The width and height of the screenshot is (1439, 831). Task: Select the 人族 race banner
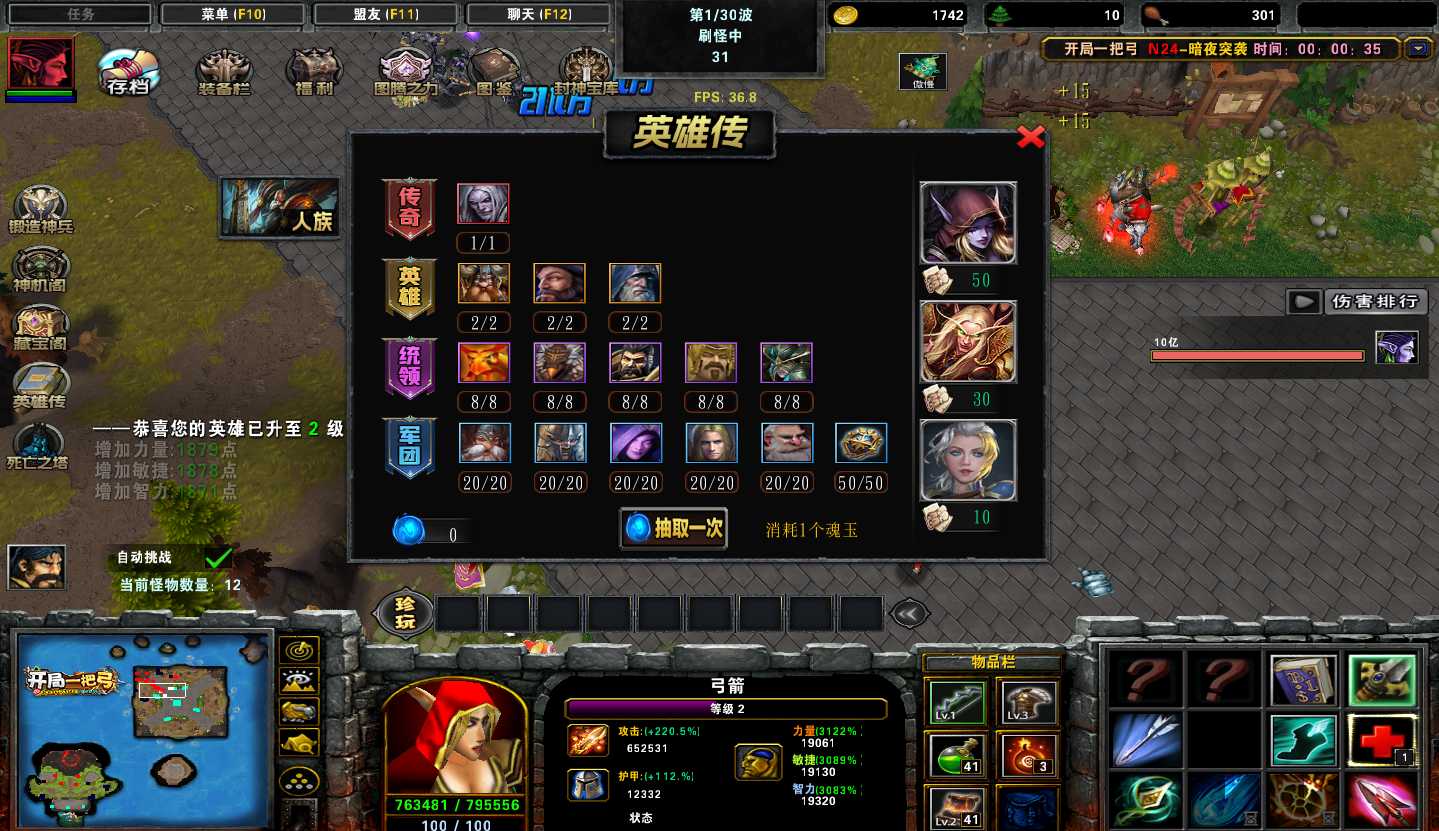[280, 208]
